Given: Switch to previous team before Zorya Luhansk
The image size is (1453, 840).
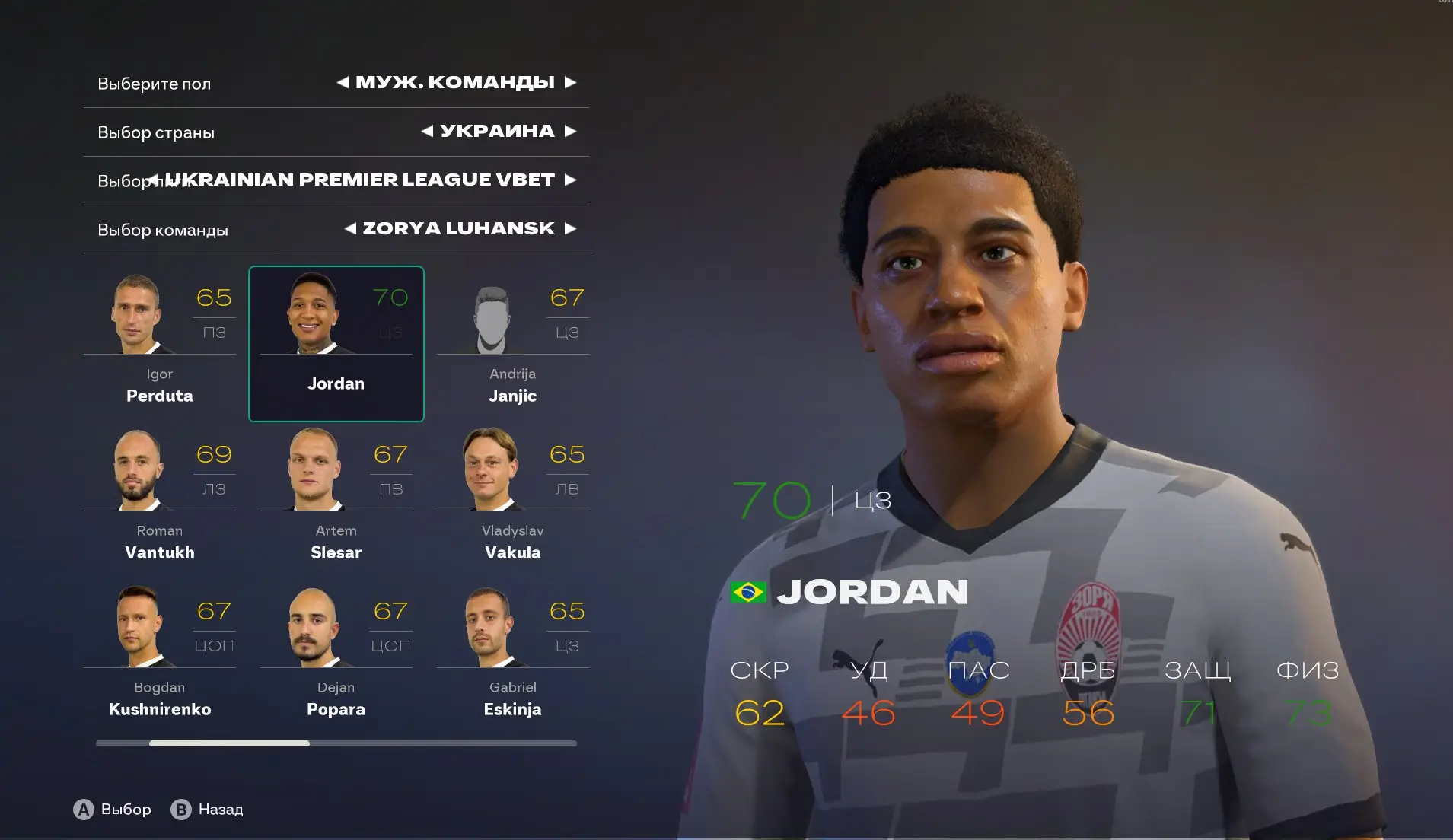Looking at the screenshot, I should [x=350, y=228].
